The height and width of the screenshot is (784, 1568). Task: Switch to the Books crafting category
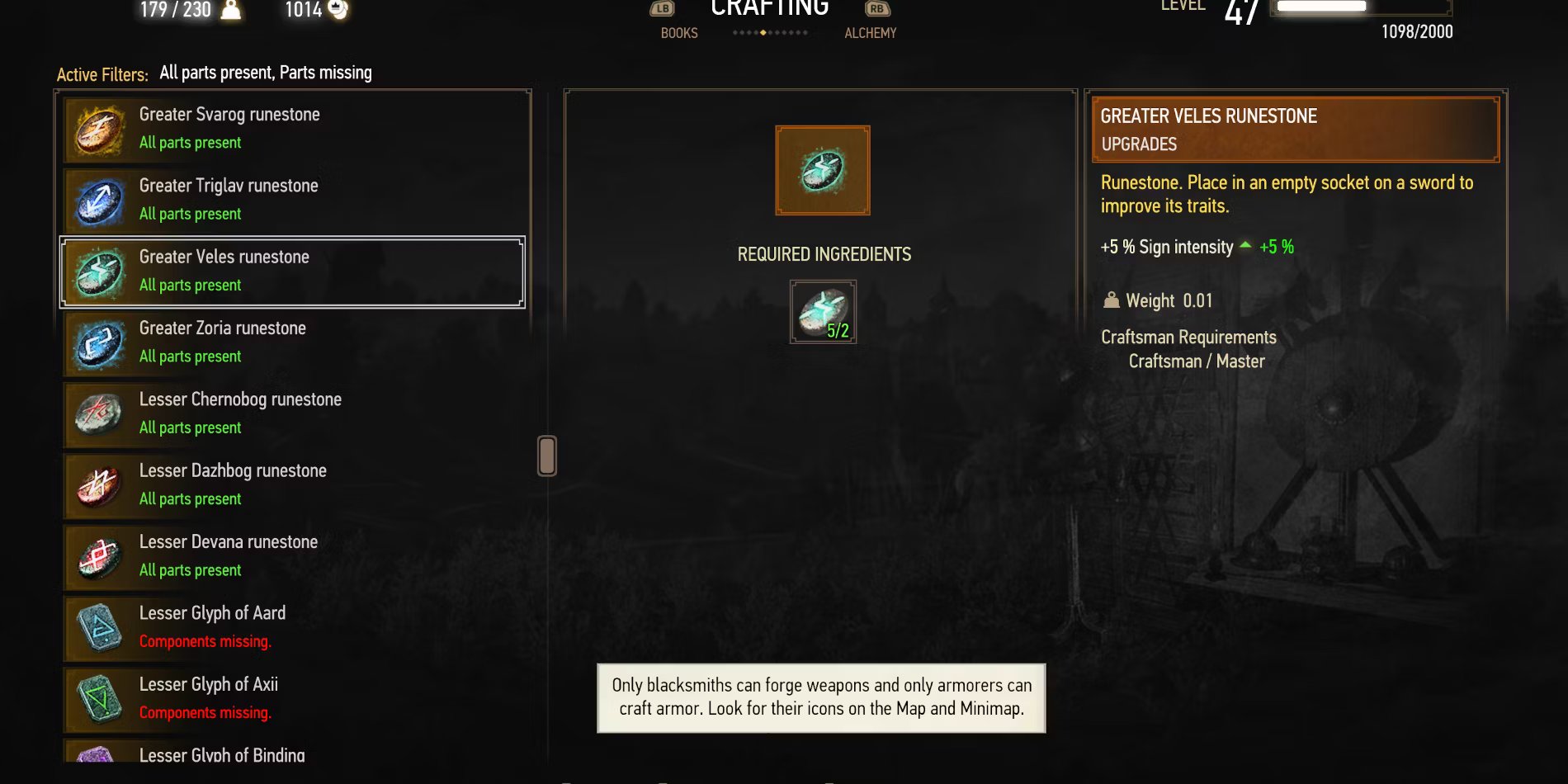coord(678,33)
